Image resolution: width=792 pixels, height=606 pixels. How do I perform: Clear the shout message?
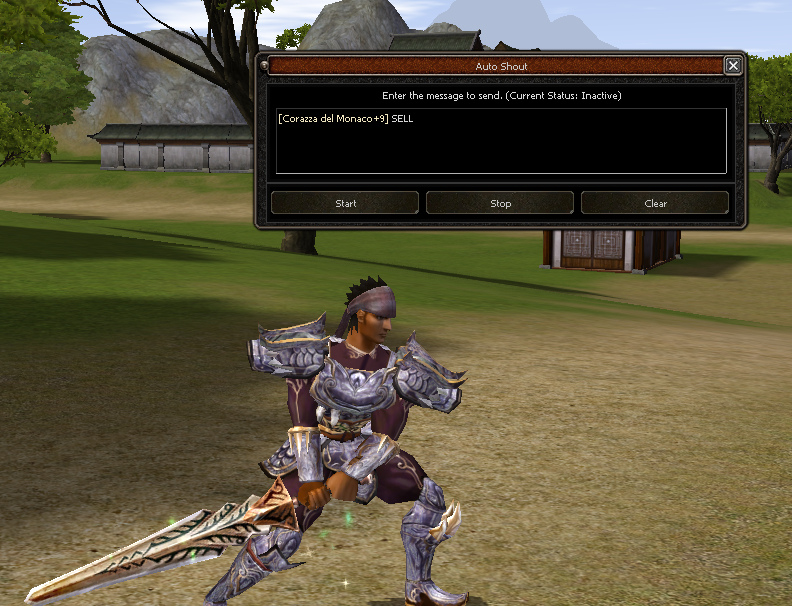[655, 203]
